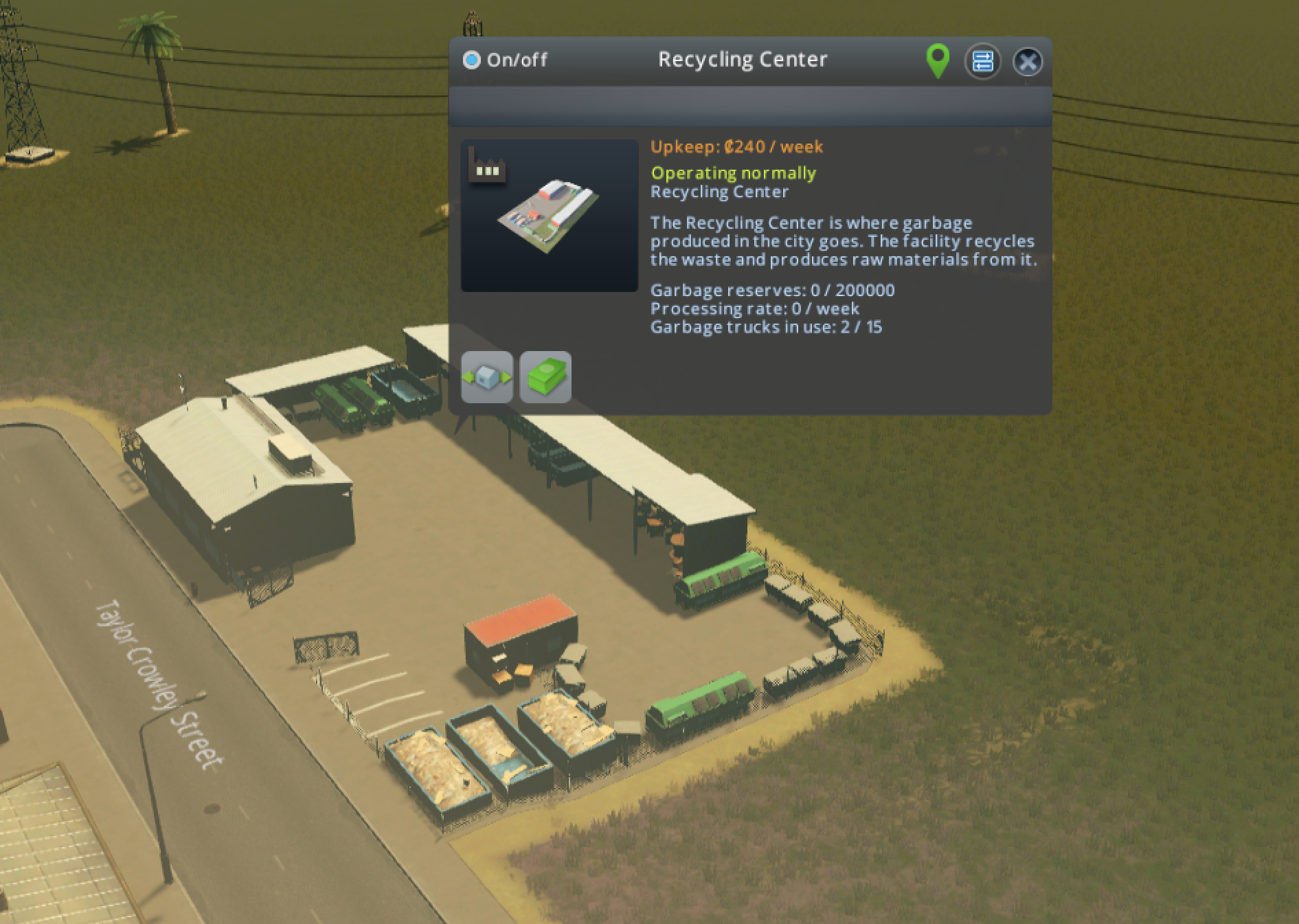1299x924 pixels.
Task: Click the Garbage trucks in use stat line
Action: point(767,328)
